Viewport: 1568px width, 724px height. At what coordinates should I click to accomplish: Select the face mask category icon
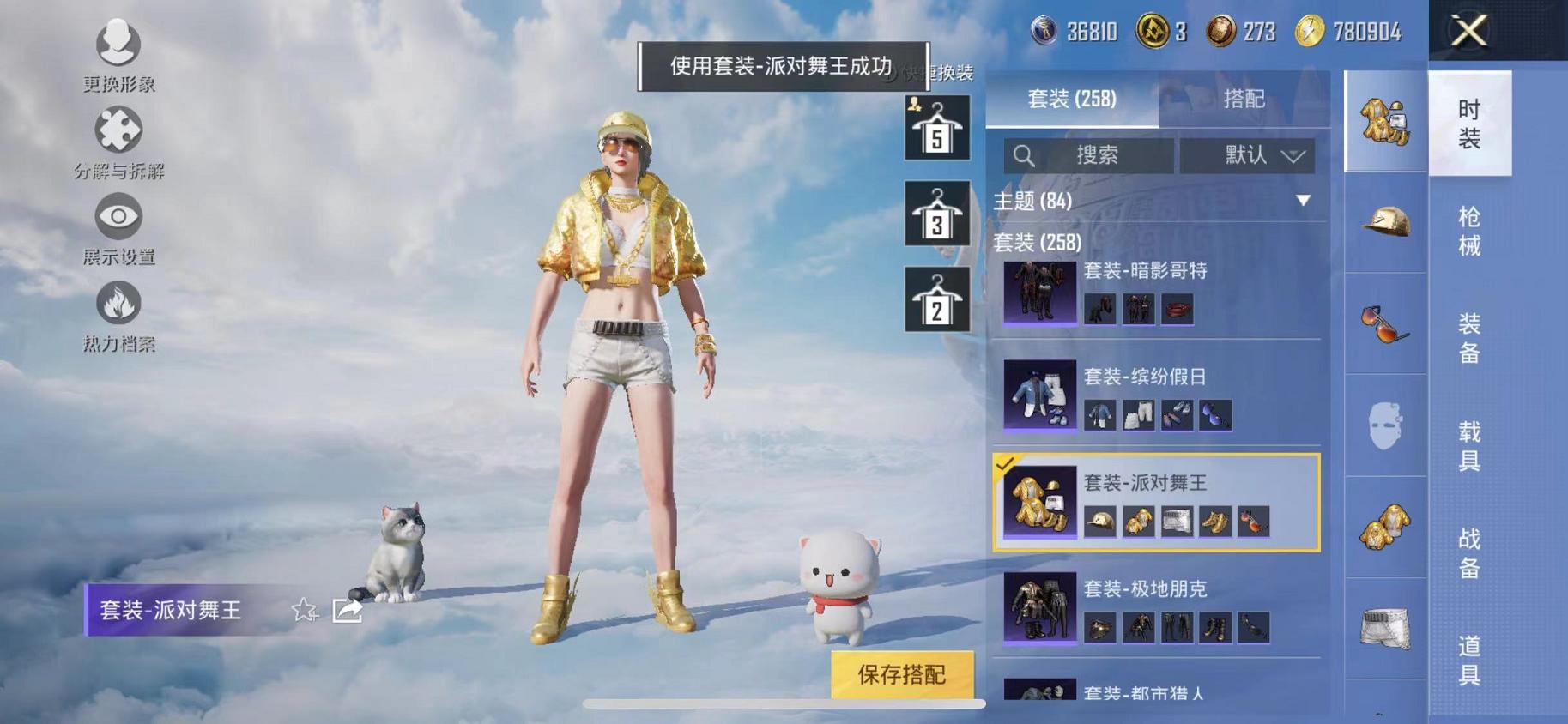[1384, 427]
